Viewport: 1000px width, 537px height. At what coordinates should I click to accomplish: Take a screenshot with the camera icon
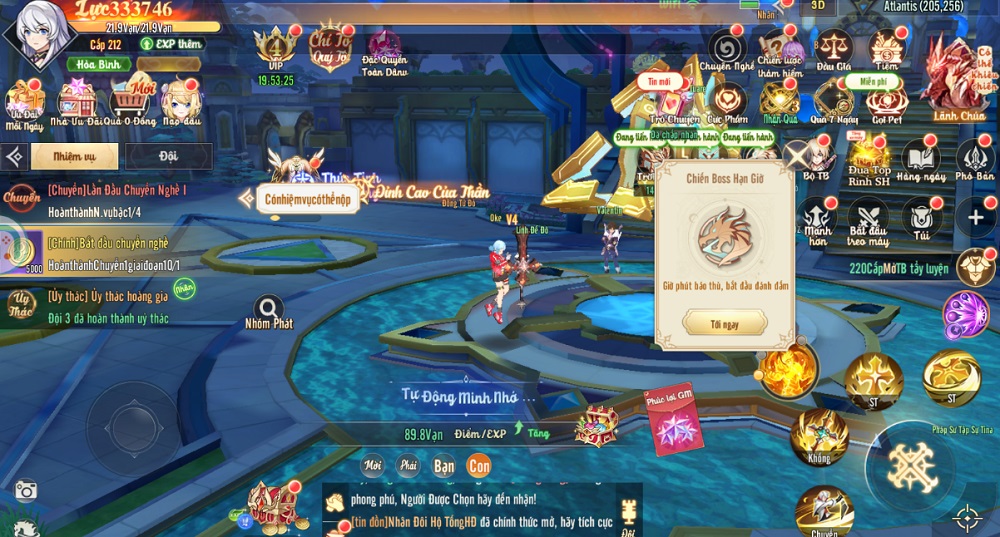point(26,490)
